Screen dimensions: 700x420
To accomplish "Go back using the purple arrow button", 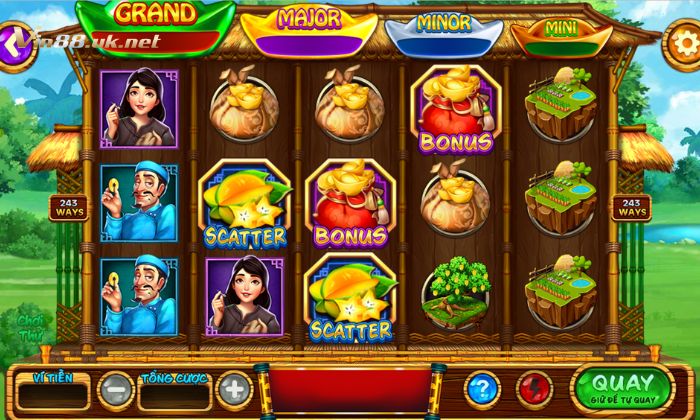I will (x=16, y=46).
